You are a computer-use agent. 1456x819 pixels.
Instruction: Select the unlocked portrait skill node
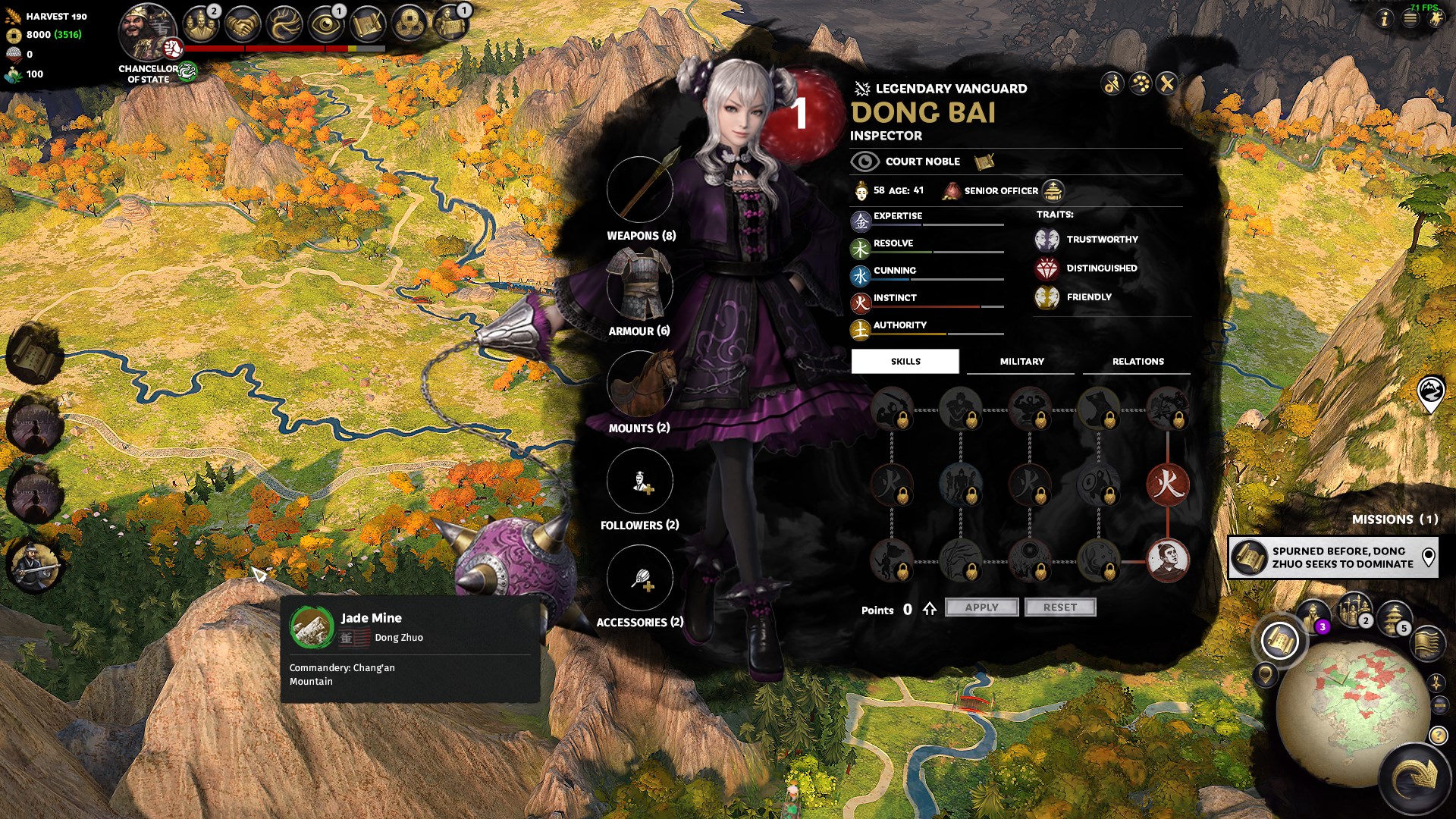1167,560
